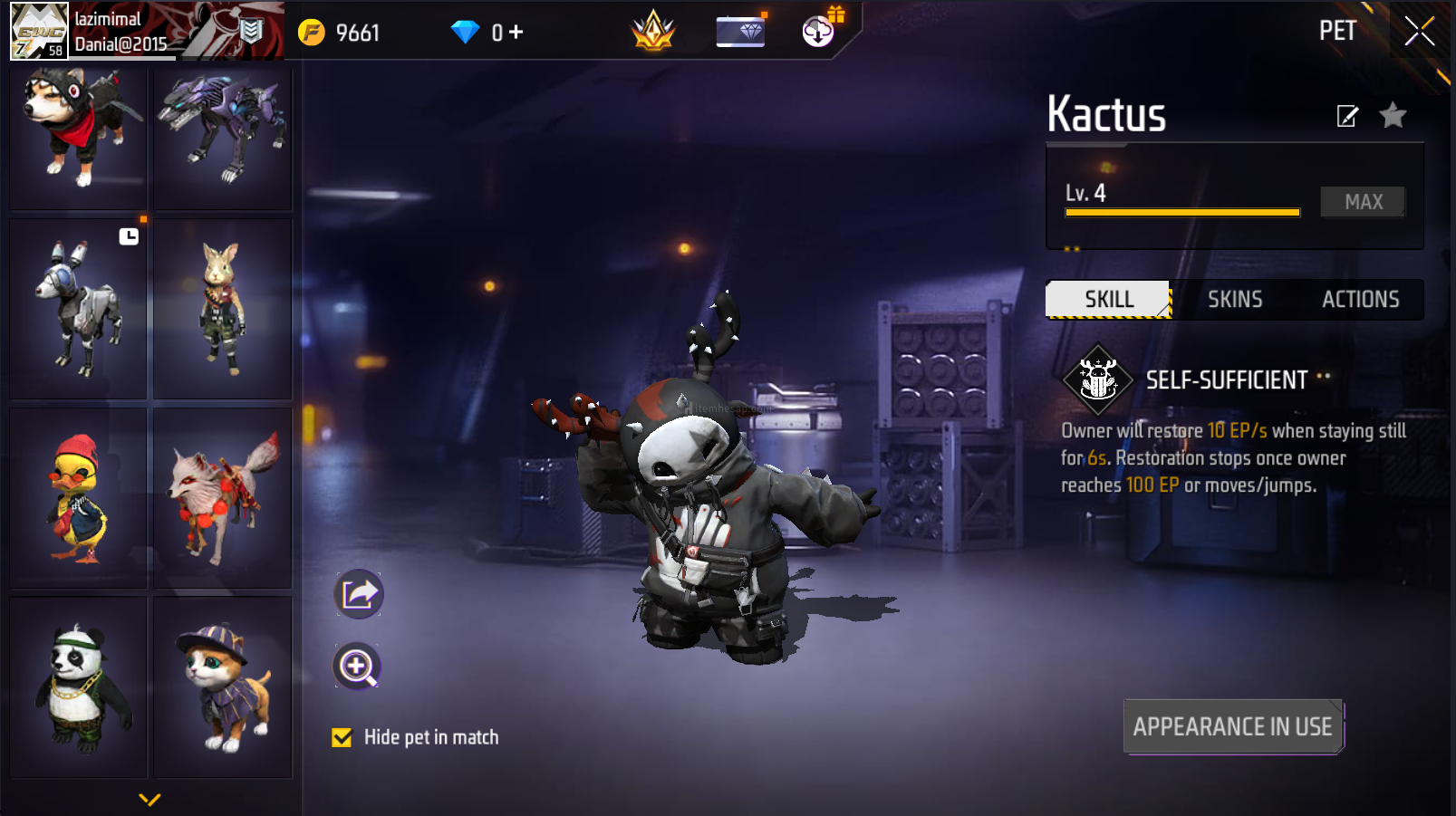This screenshot has height=816, width=1456.
Task: Expand the pet list with down arrow
Action: pos(149,799)
